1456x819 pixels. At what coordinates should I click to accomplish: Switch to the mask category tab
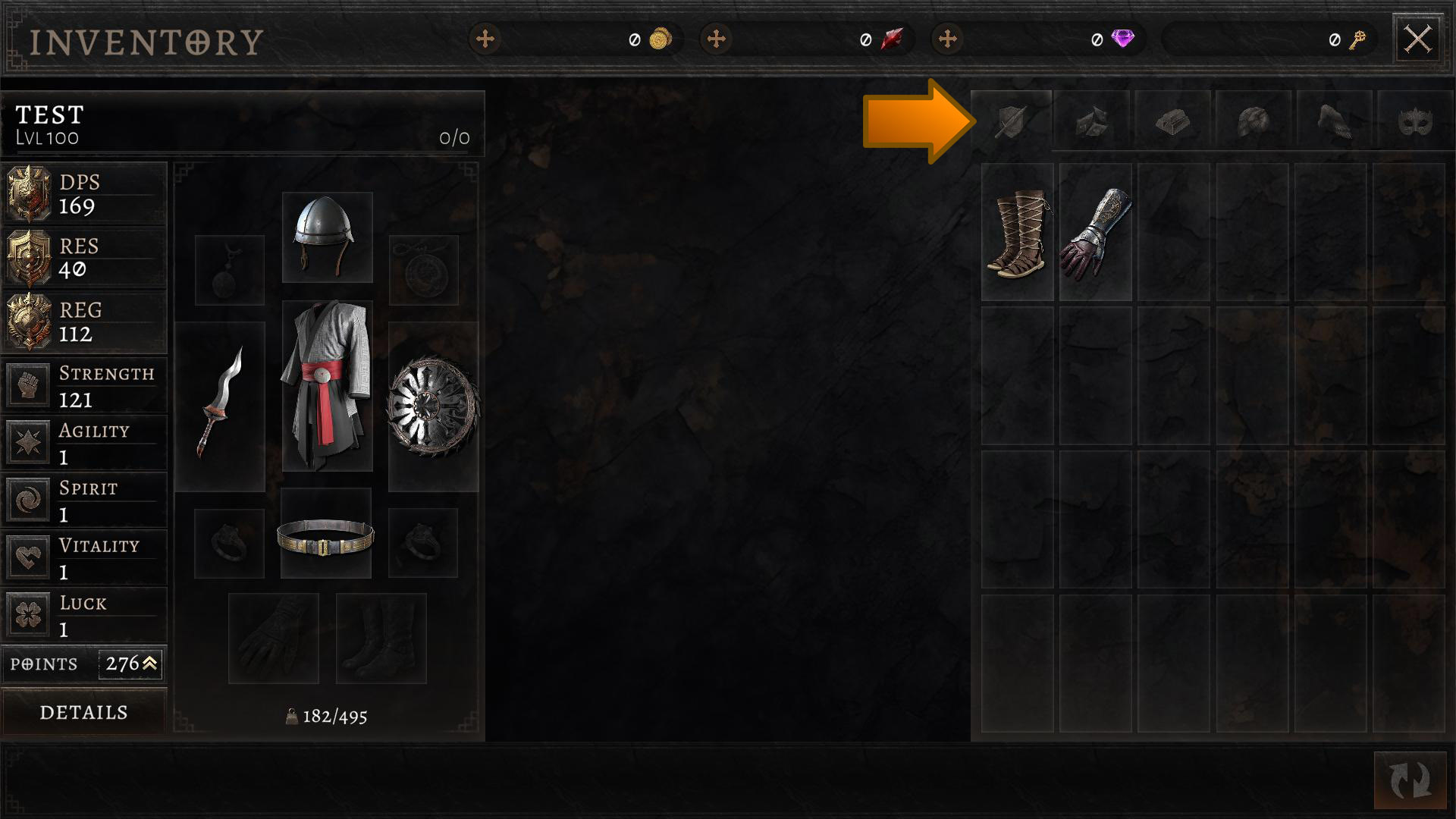1414,121
